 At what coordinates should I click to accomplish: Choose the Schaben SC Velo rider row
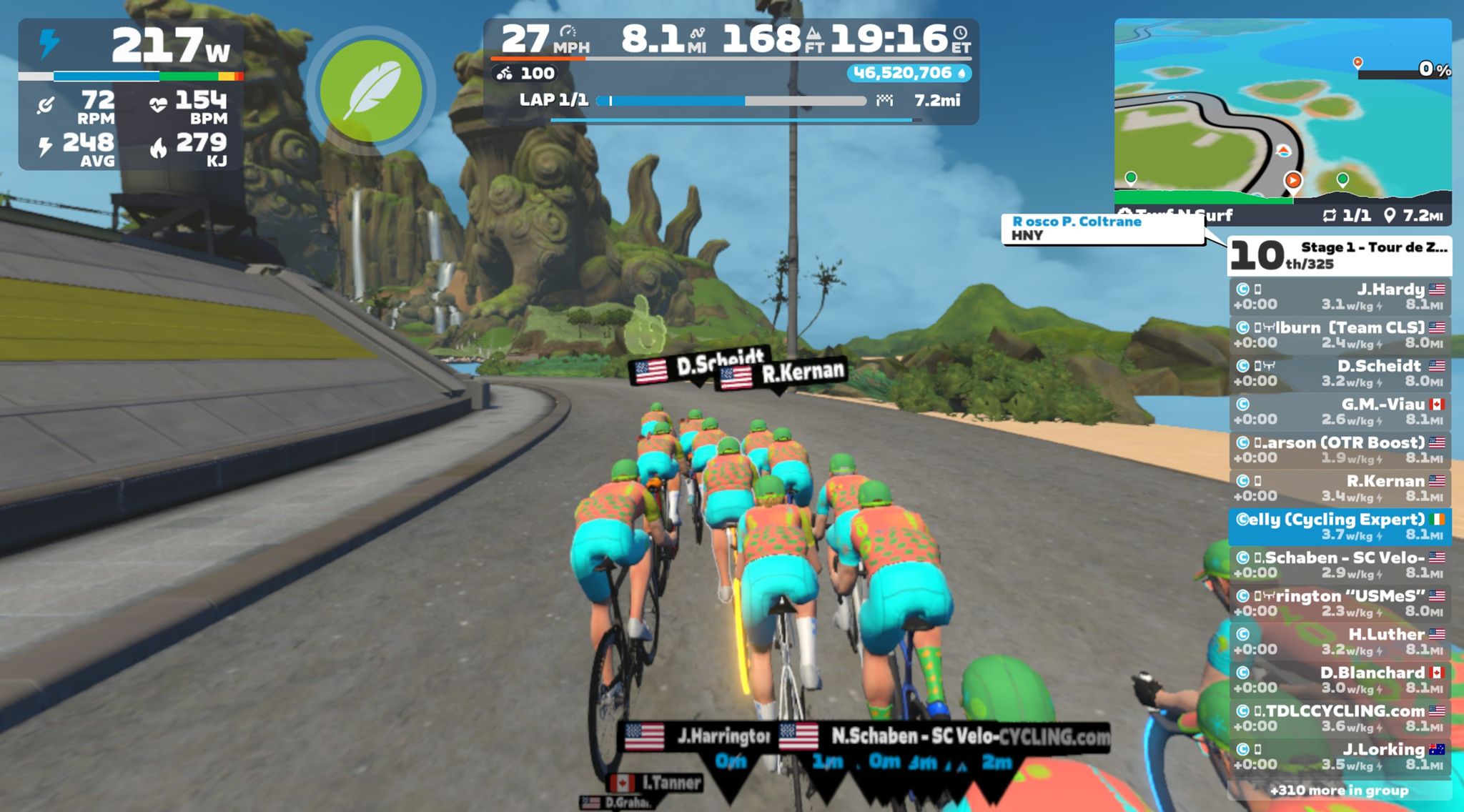(1339, 565)
